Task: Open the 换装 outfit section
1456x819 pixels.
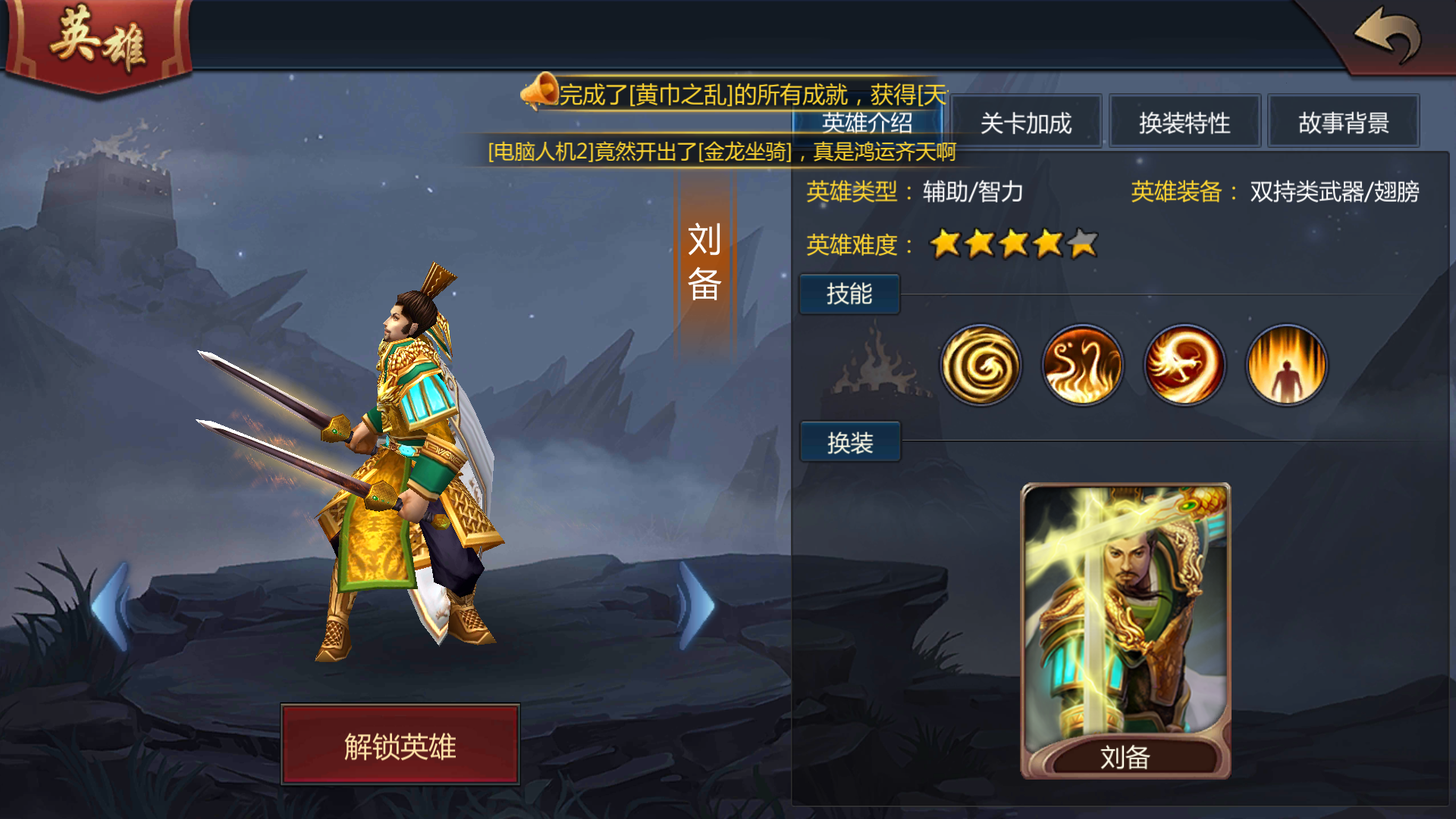Action: coord(849,441)
